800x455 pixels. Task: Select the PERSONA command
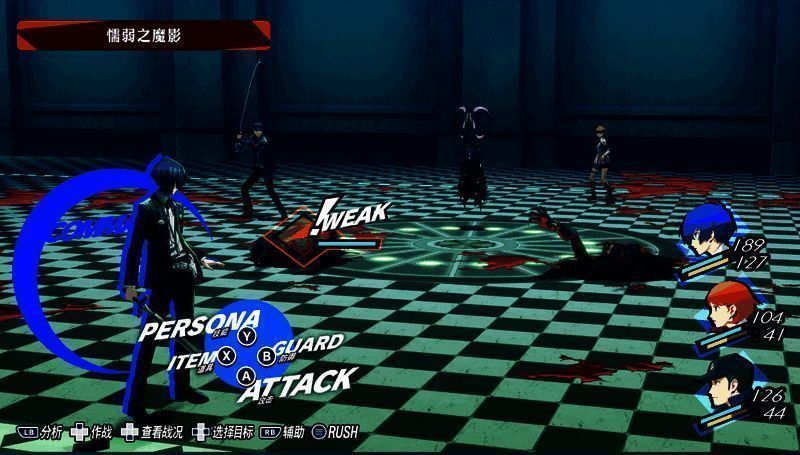(200, 327)
